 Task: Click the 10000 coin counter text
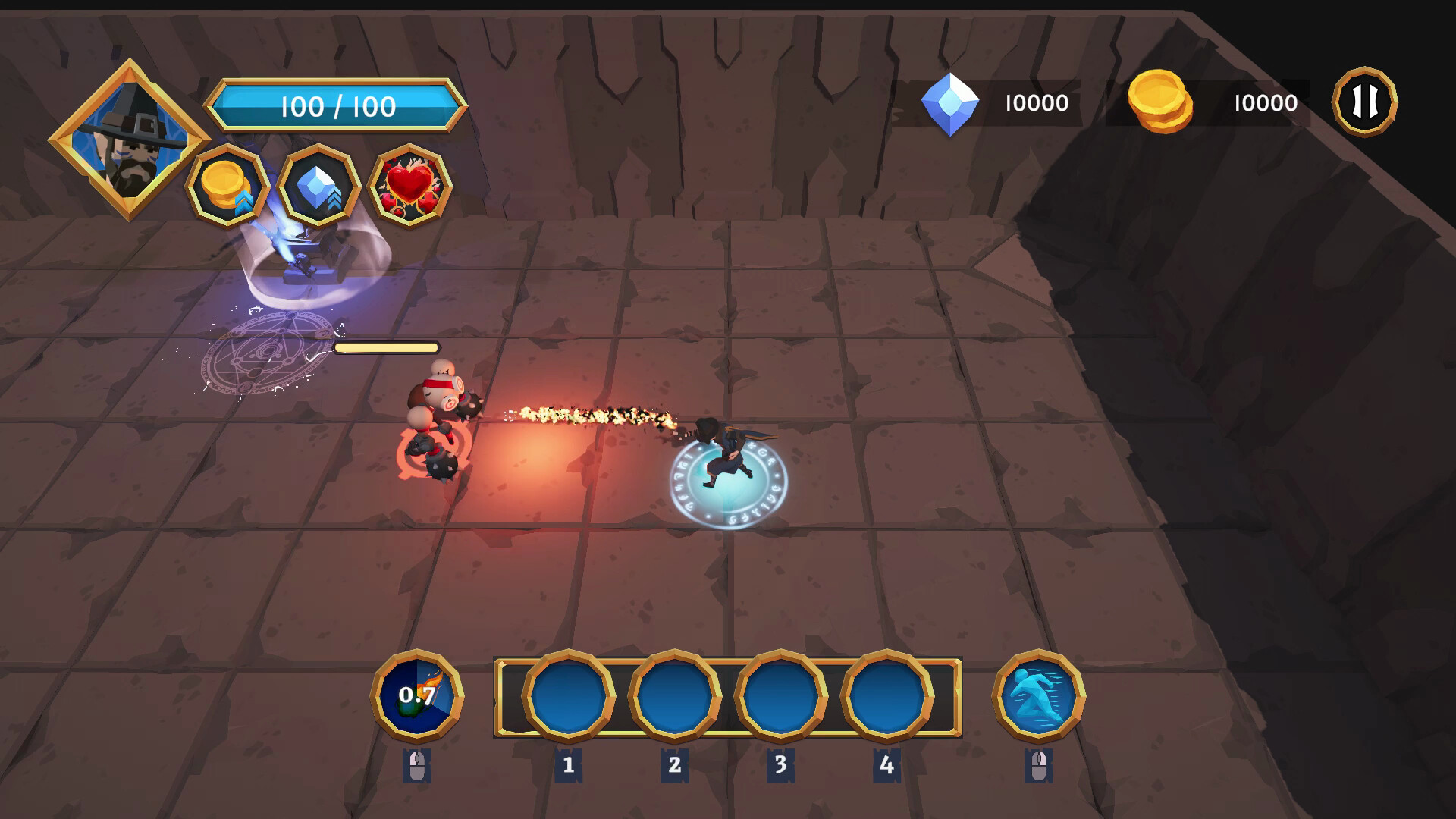click(1265, 102)
